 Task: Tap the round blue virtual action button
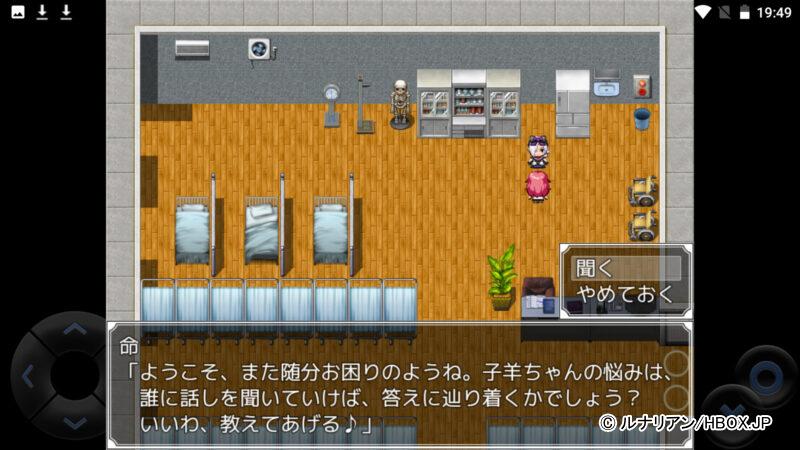click(x=765, y=377)
